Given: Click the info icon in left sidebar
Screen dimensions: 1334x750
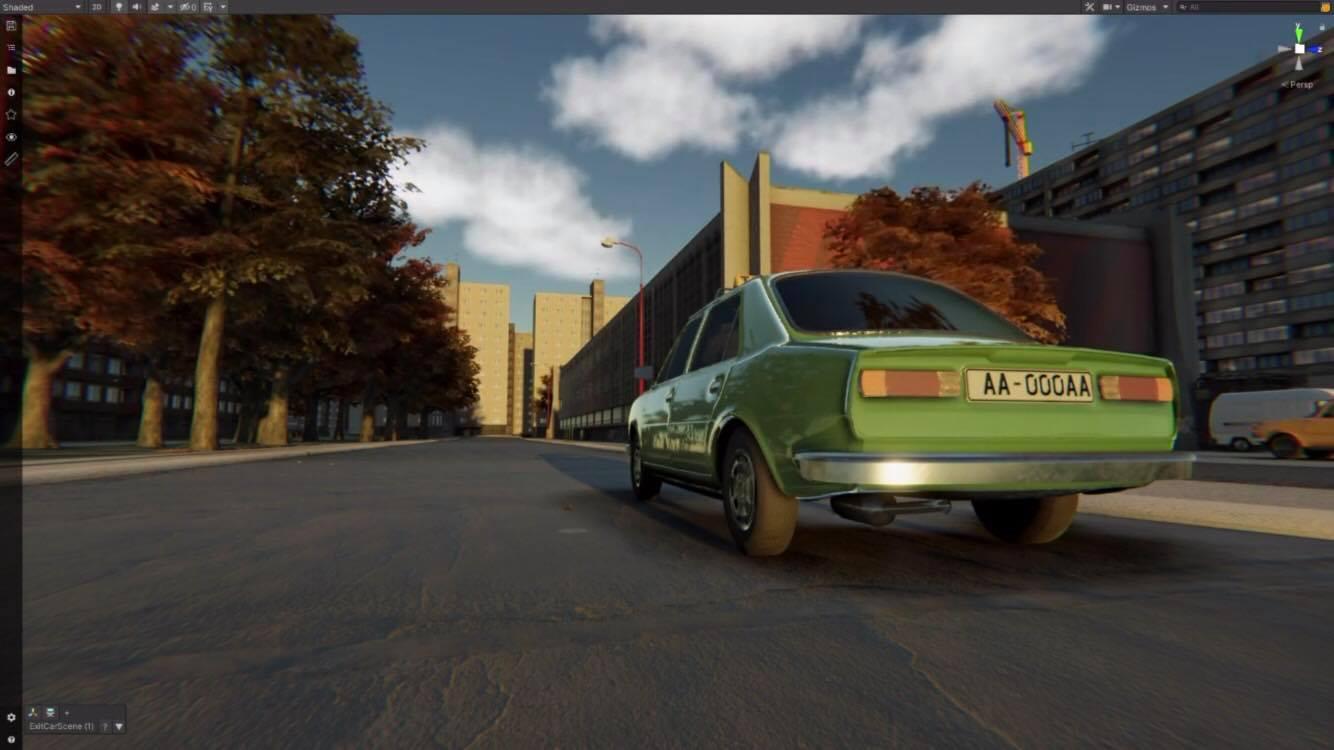Looking at the screenshot, I should [11, 91].
